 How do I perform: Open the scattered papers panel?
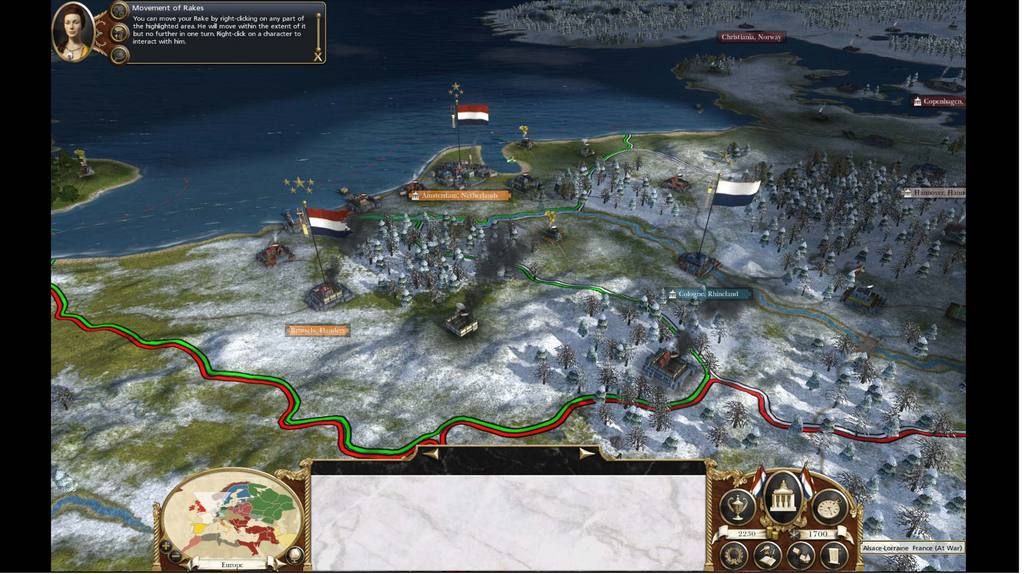pyautogui.click(x=800, y=555)
